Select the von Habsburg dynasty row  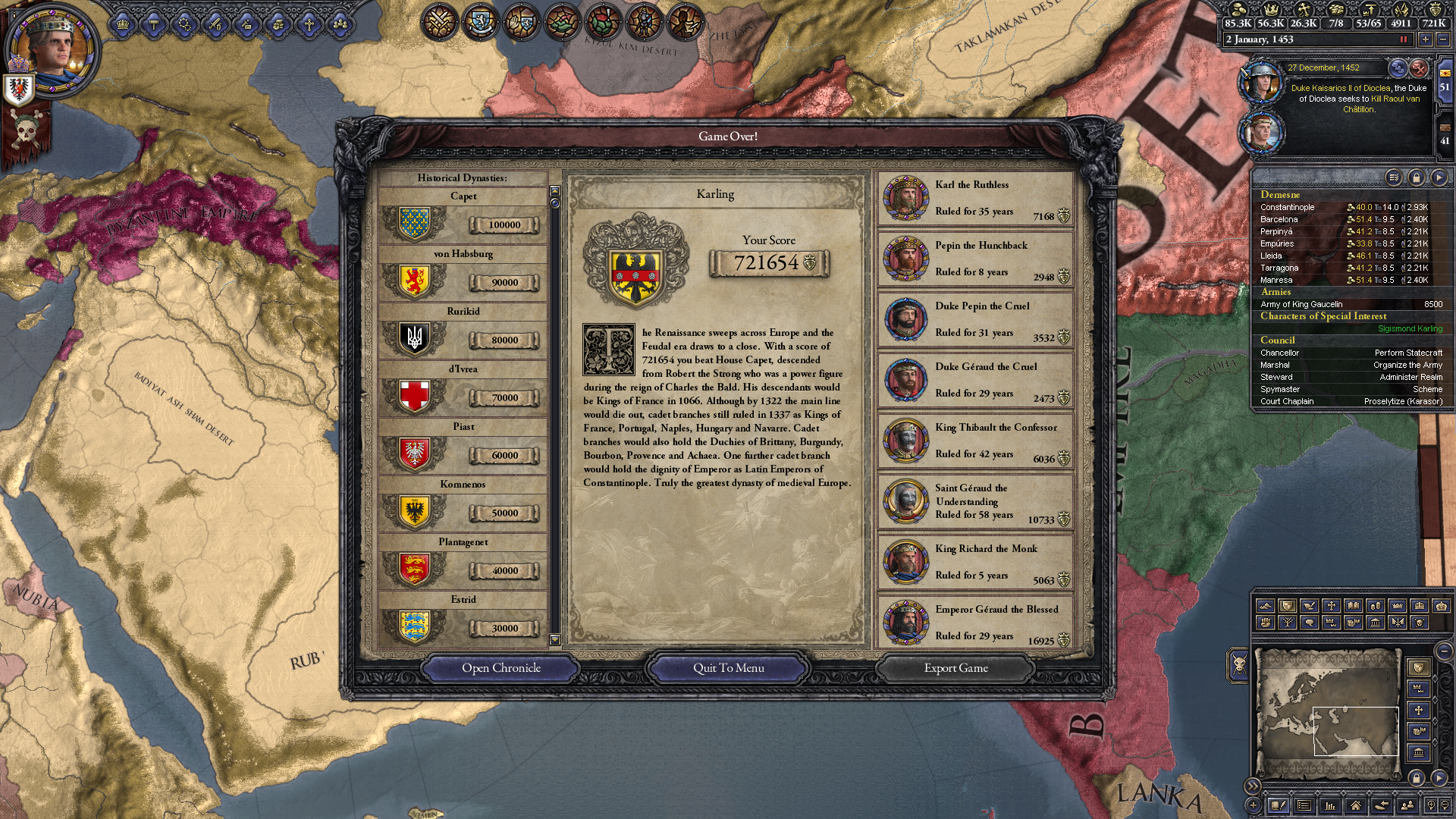point(463,274)
